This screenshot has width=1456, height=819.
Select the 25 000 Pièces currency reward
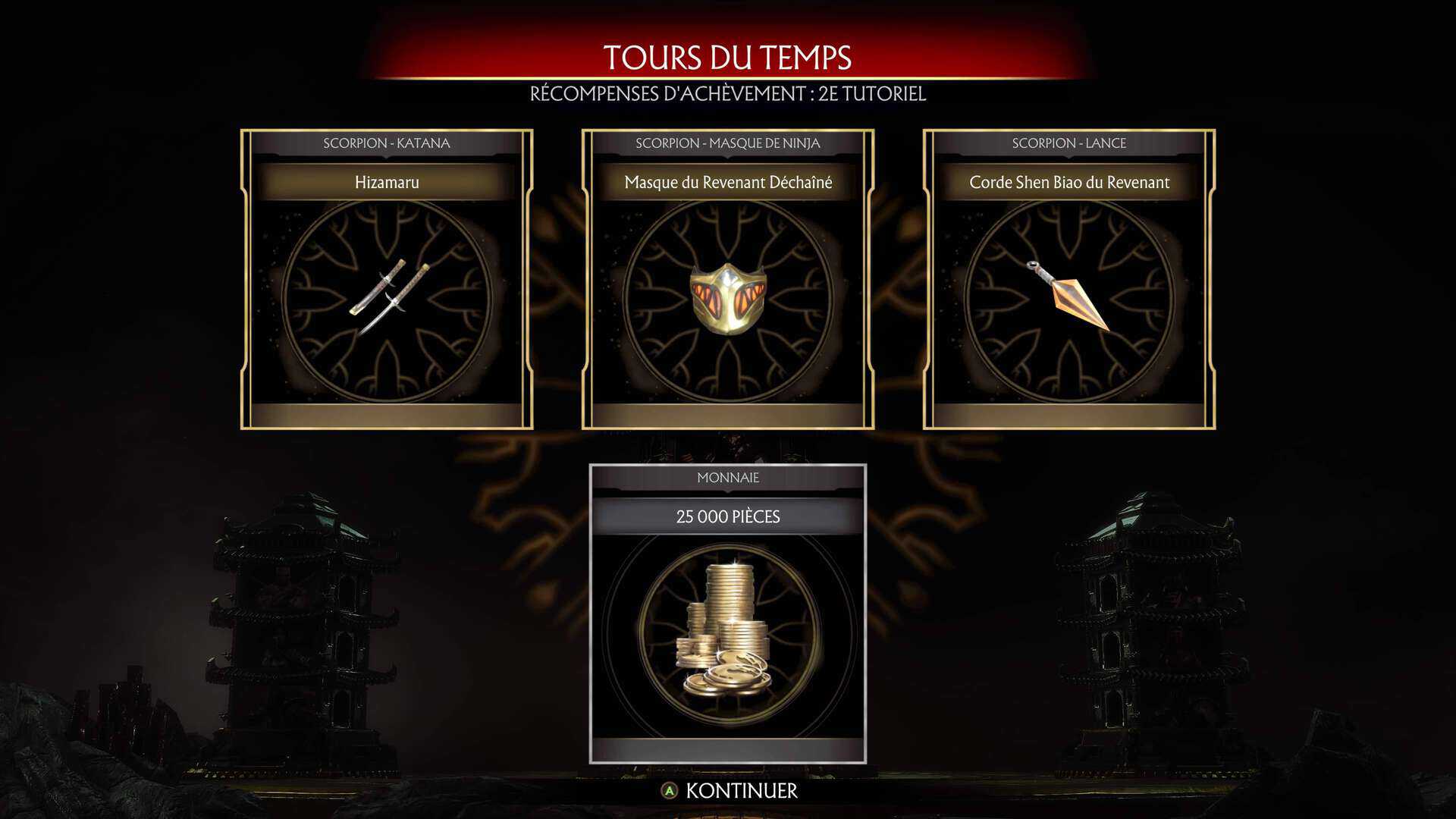point(728,614)
